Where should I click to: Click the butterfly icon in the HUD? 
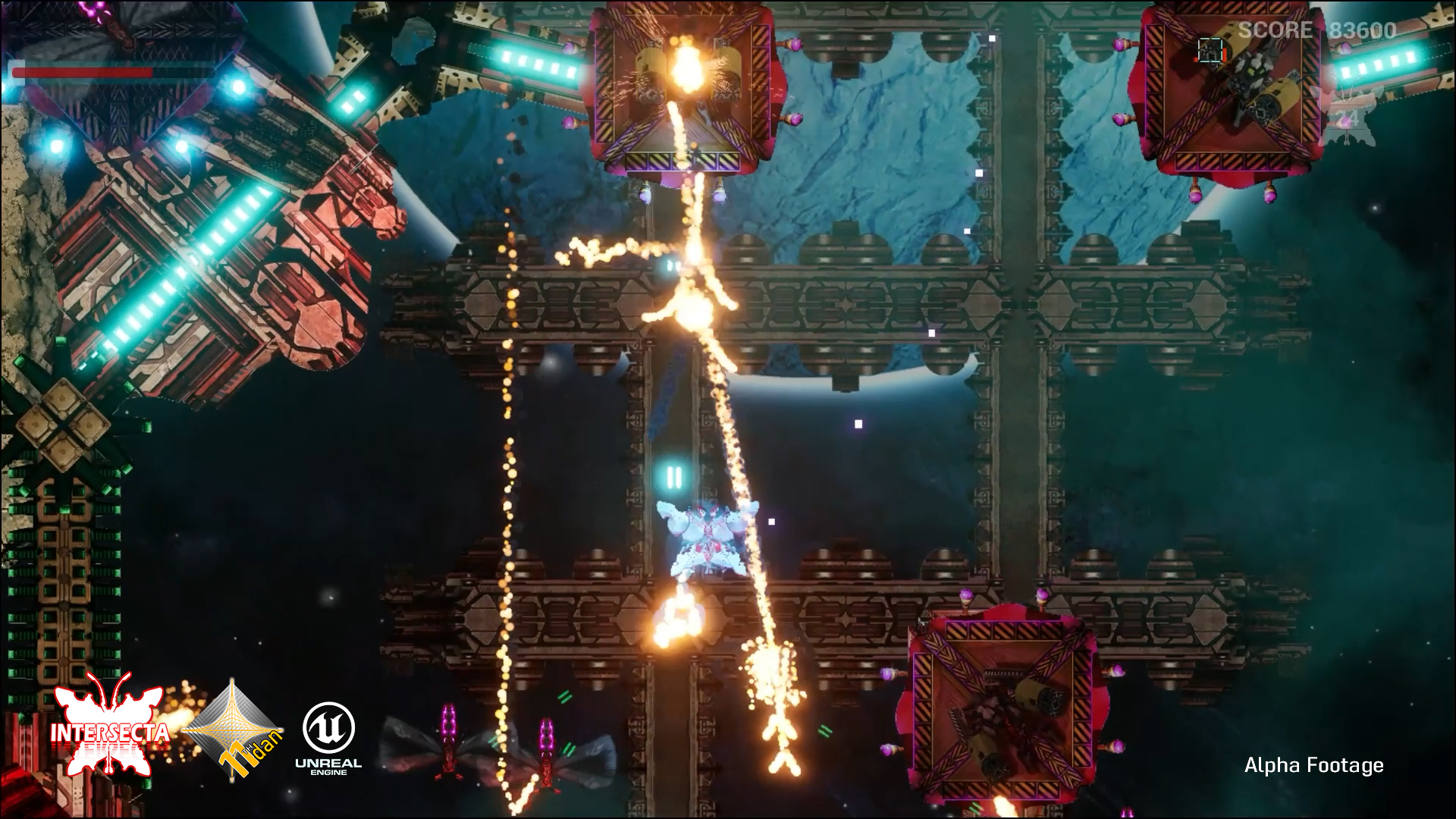pyautogui.click(x=1345, y=115)
